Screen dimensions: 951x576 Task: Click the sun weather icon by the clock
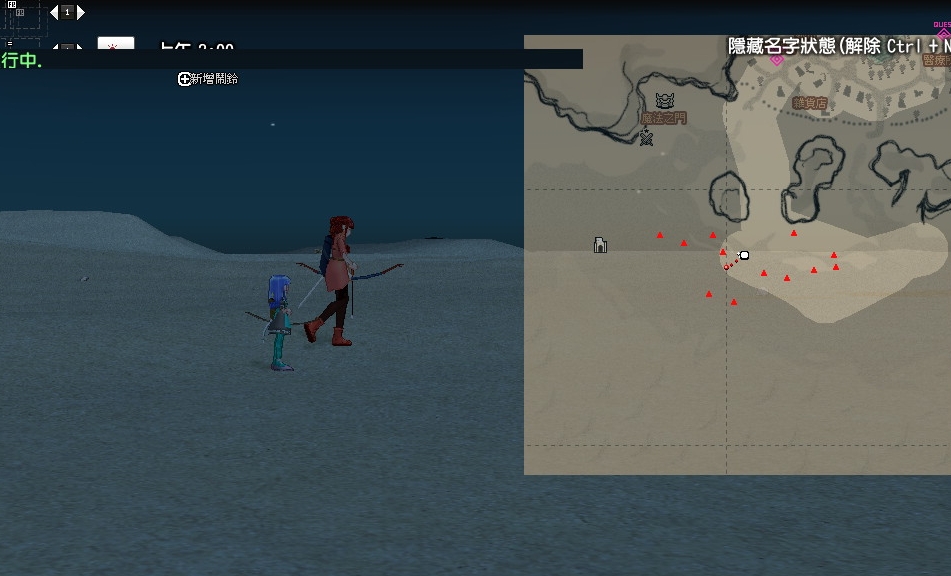(x=115, y=46)
